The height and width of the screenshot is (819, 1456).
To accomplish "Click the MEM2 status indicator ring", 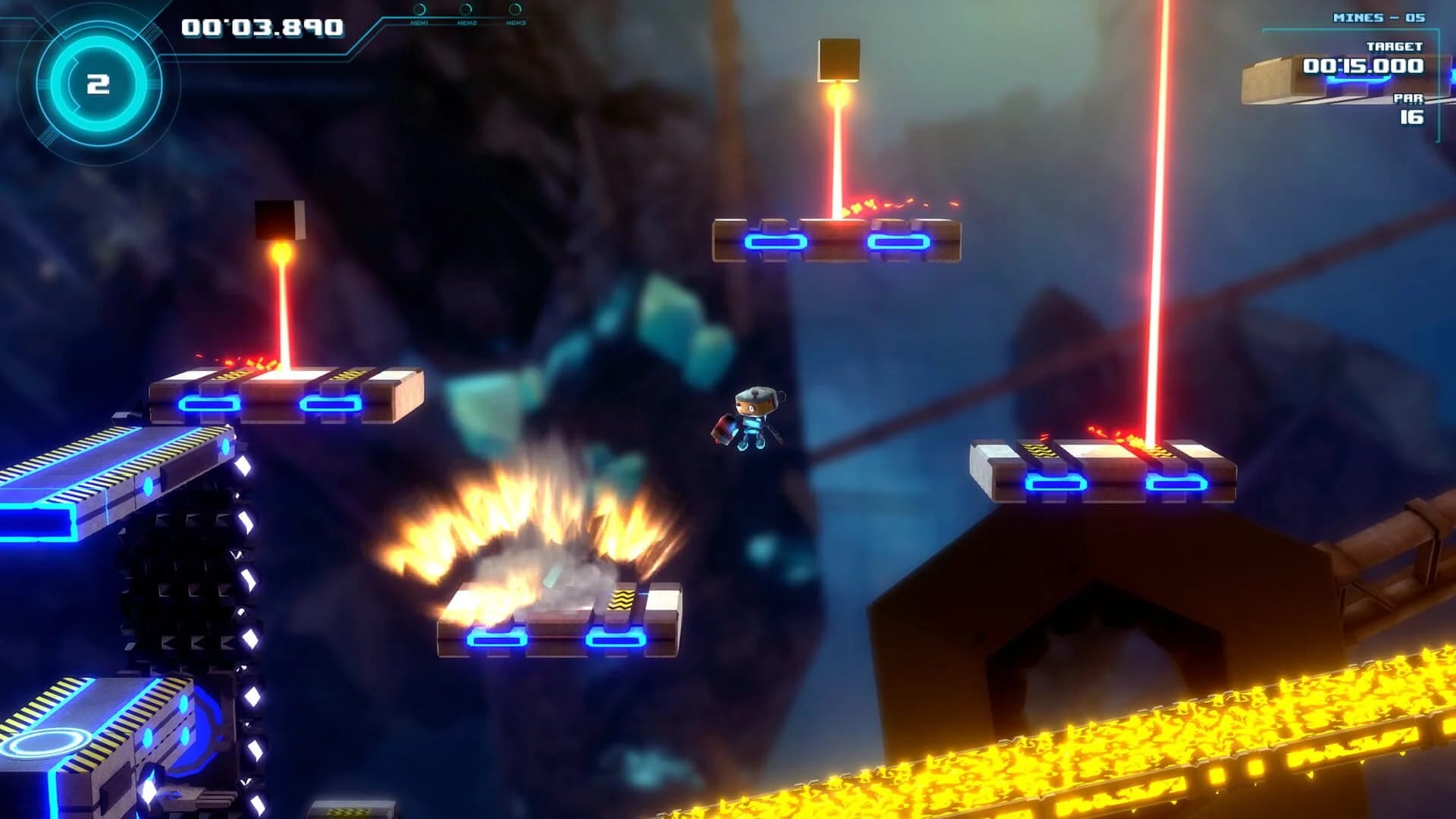I will click(466, 9).
